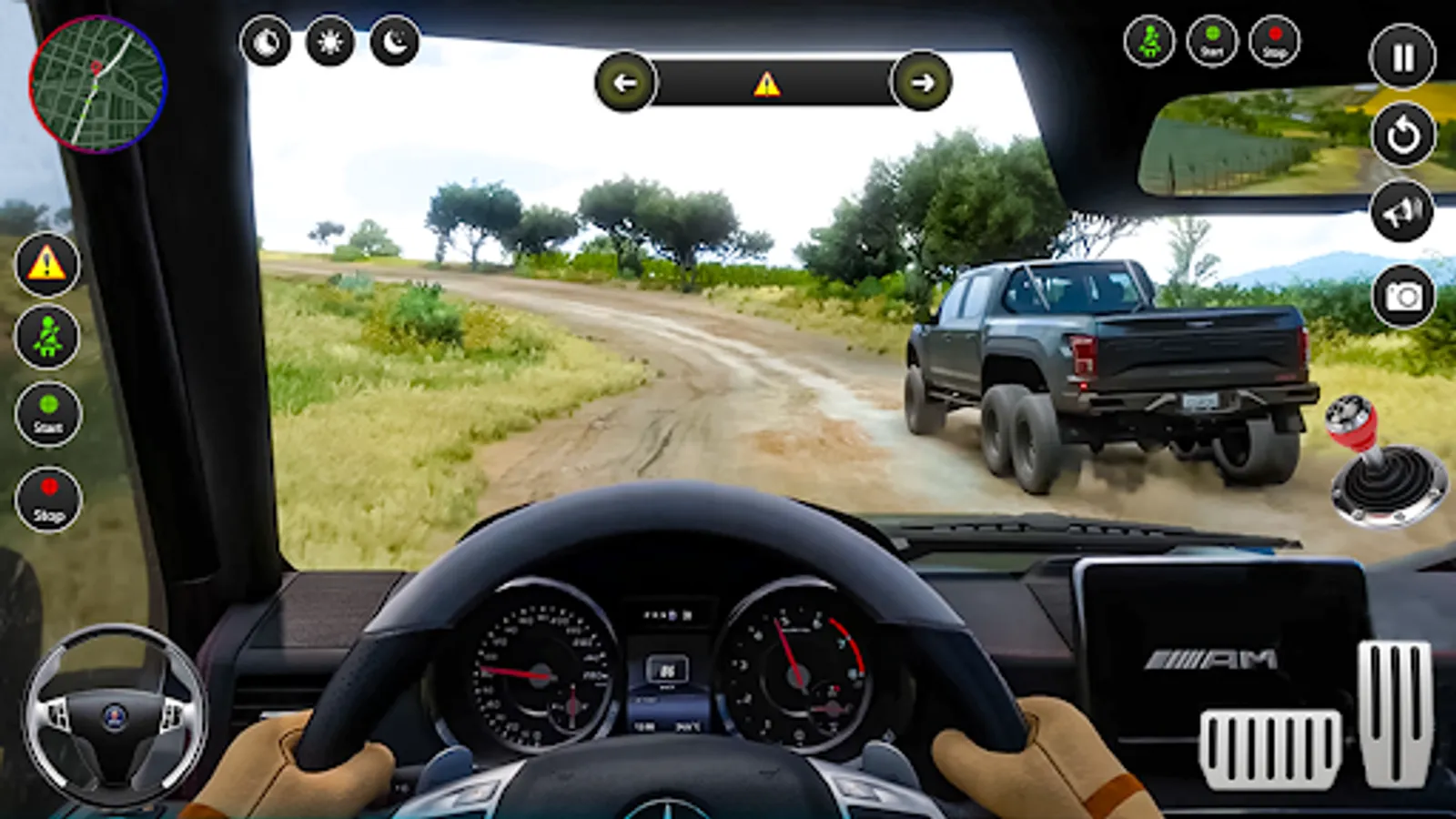Tap the small steering wheel control
This screenshot has width=1456, height=819.
115,717
